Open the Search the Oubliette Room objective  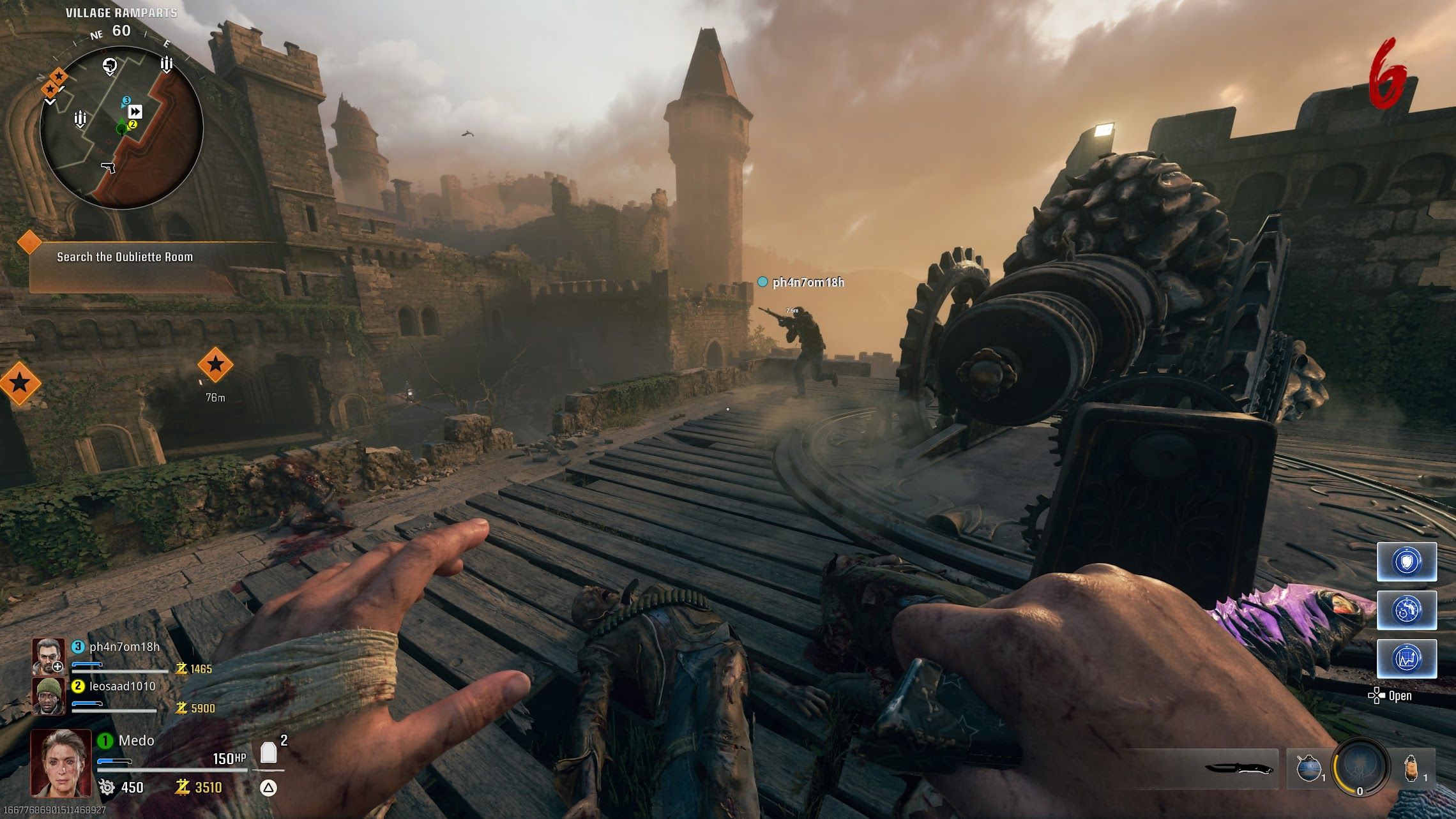125,257
